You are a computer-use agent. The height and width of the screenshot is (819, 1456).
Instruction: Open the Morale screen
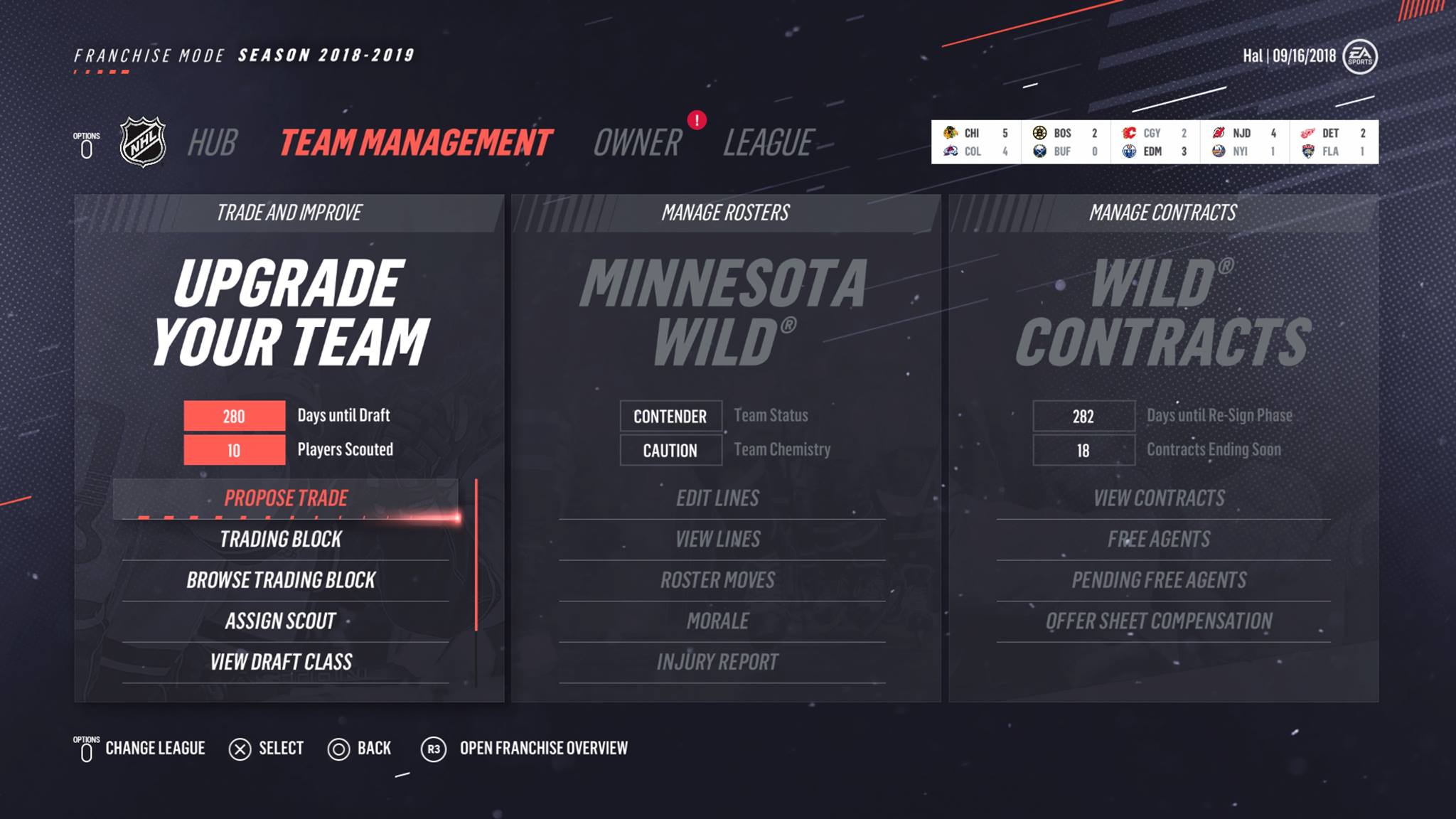(718, 621)
